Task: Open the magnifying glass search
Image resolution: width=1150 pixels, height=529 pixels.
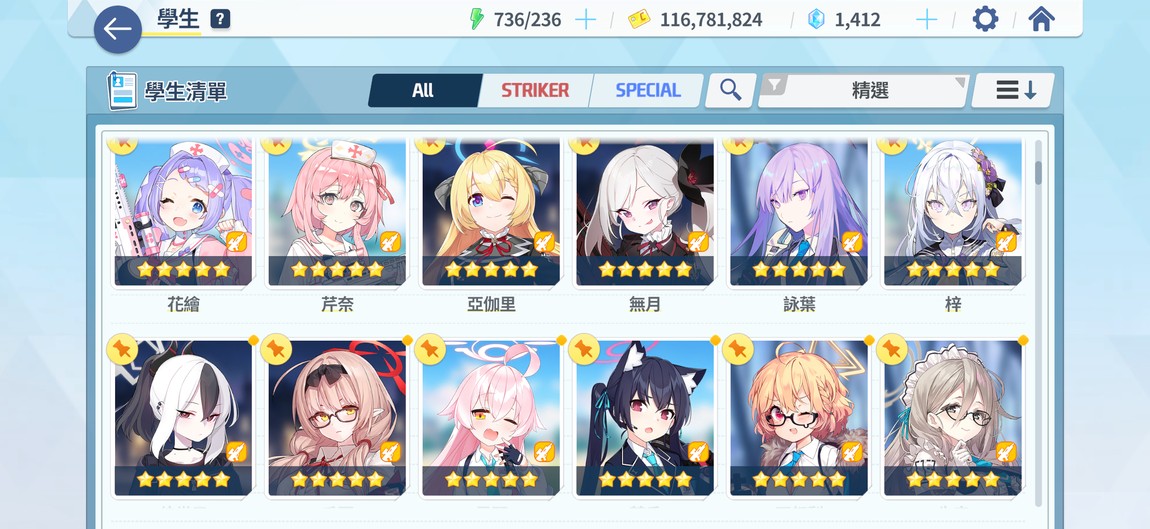Action: coord(731,91)
